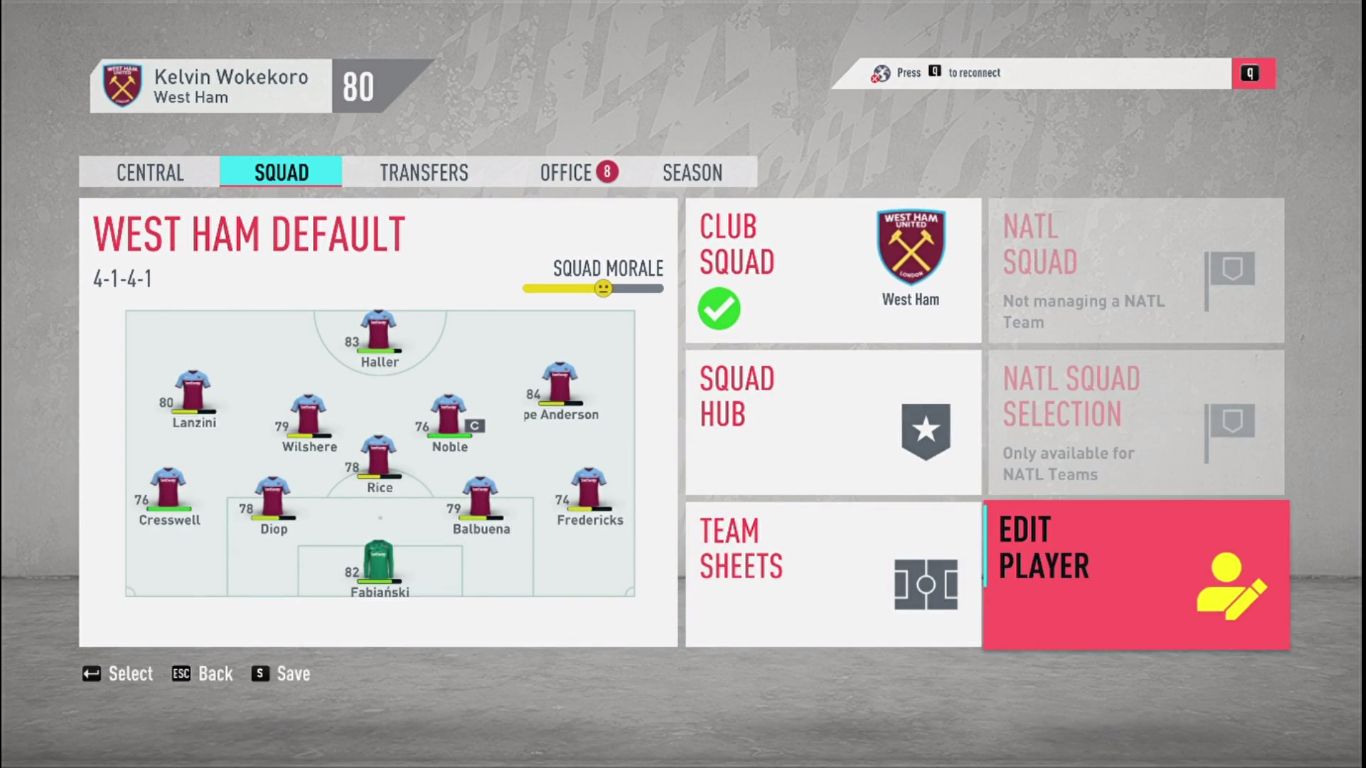
Task: Open the Club Squad tile
Action: tap(833, 270)
